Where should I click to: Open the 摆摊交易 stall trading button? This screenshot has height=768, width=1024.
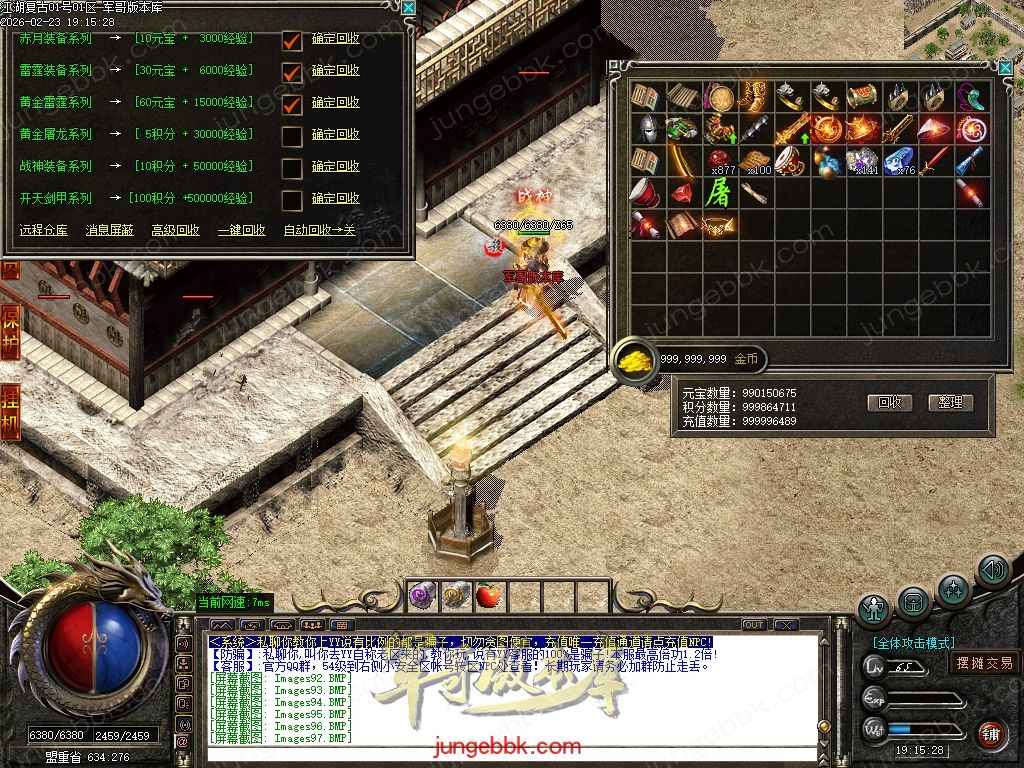pyautogui.click(x=984, y=662)
